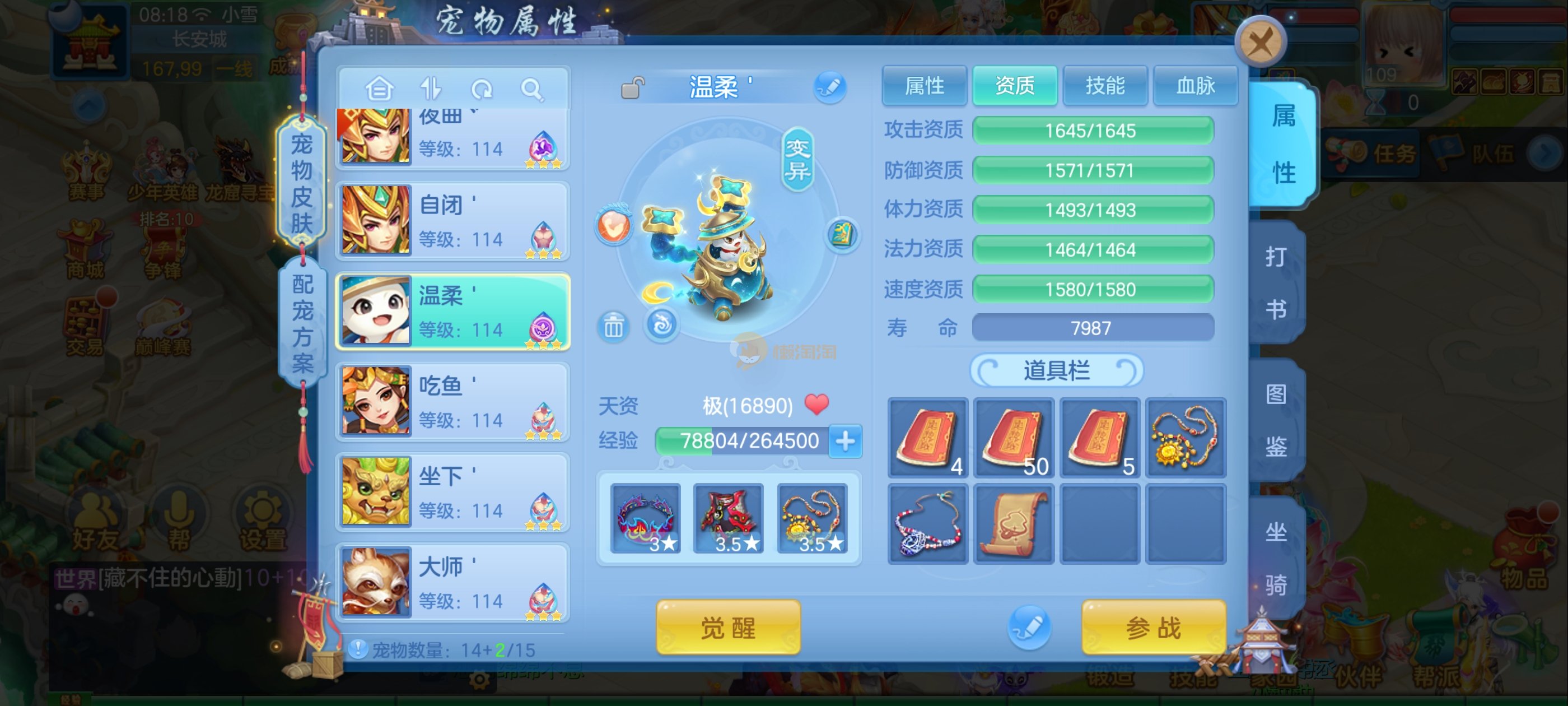The height and width of the screenshot is (706, 1568).
Task: Open the 技能 skills tab
Action: point(1104,86)
